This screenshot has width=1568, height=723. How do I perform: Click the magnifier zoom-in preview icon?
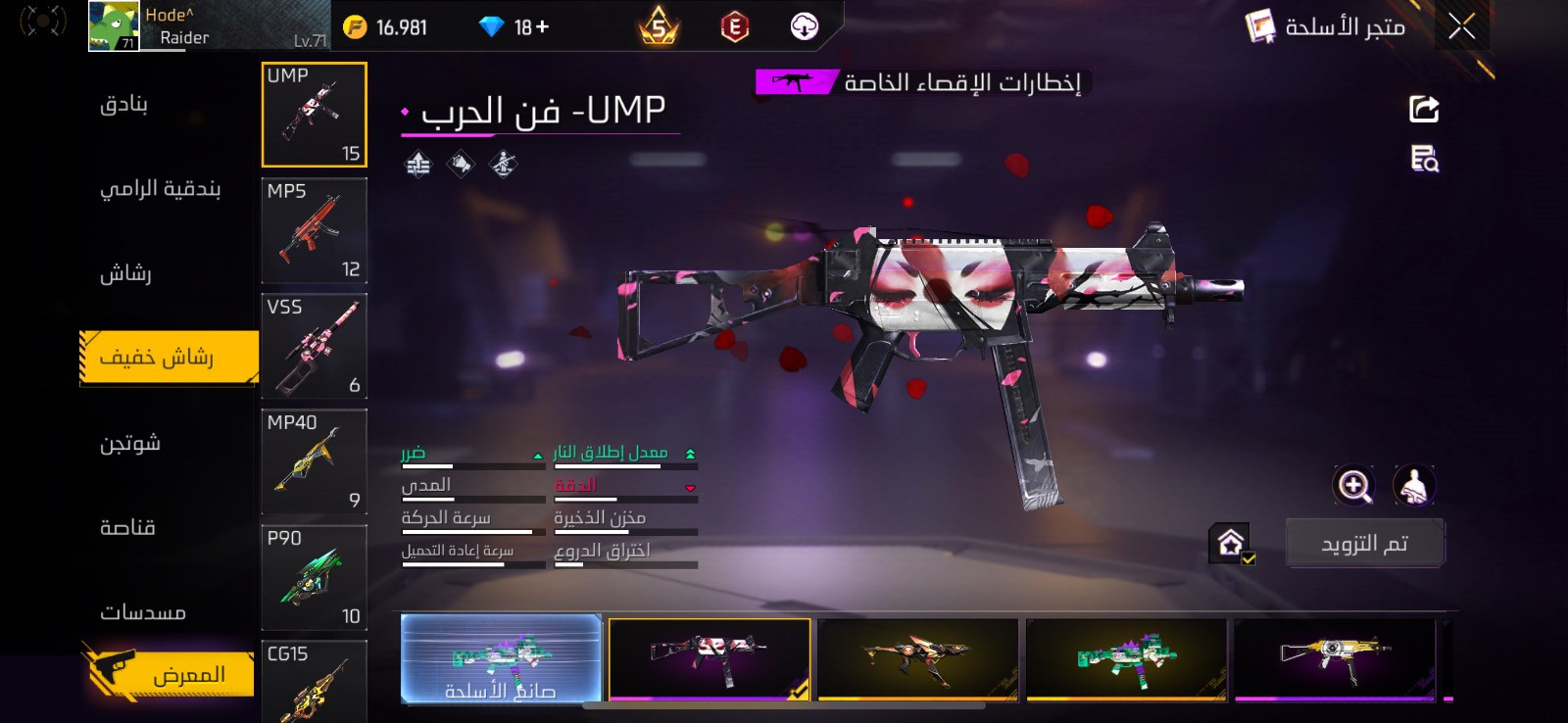click(x=1353, y=486)
